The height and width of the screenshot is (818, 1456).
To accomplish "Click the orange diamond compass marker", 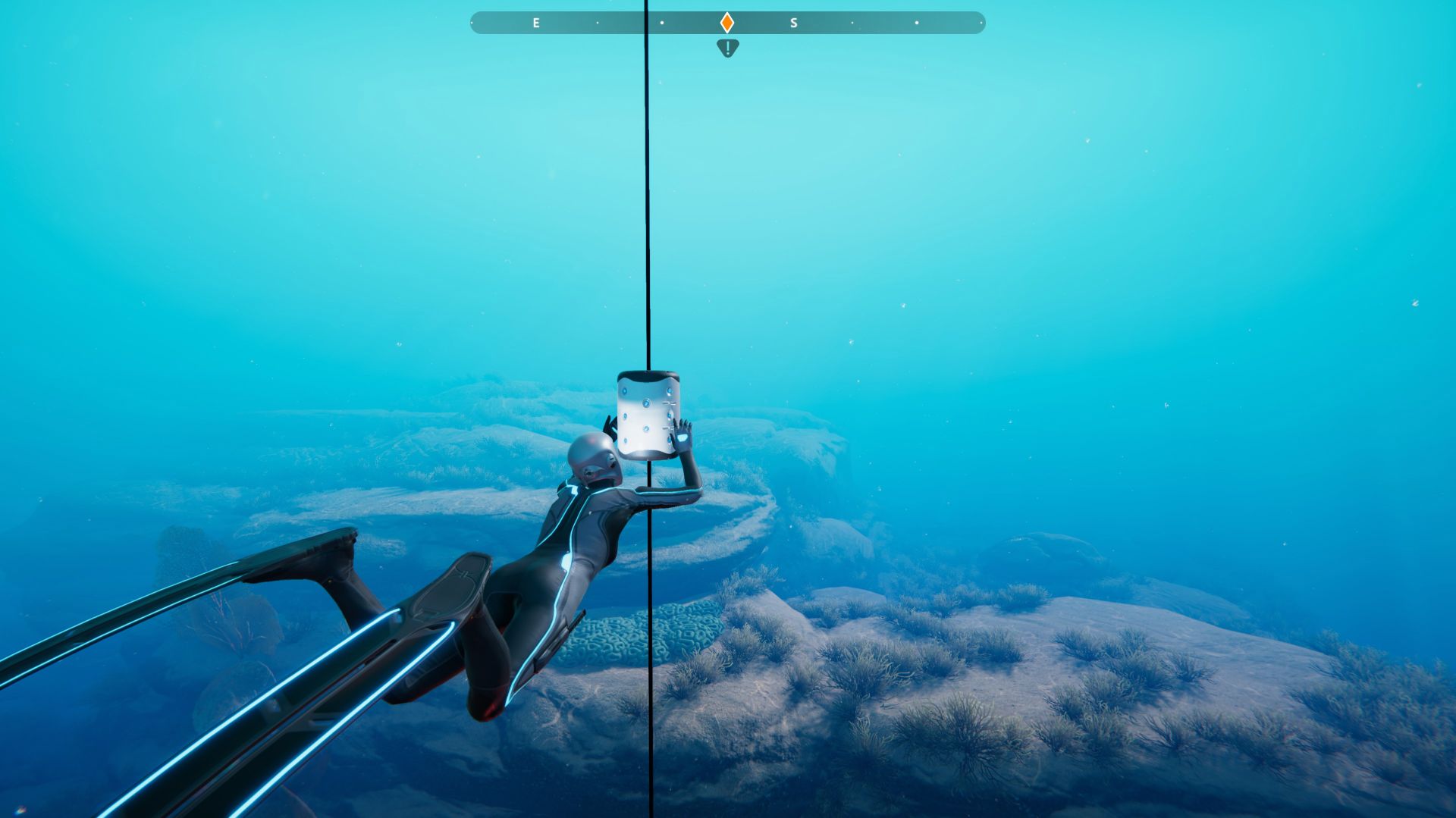I will coord(726,23).
